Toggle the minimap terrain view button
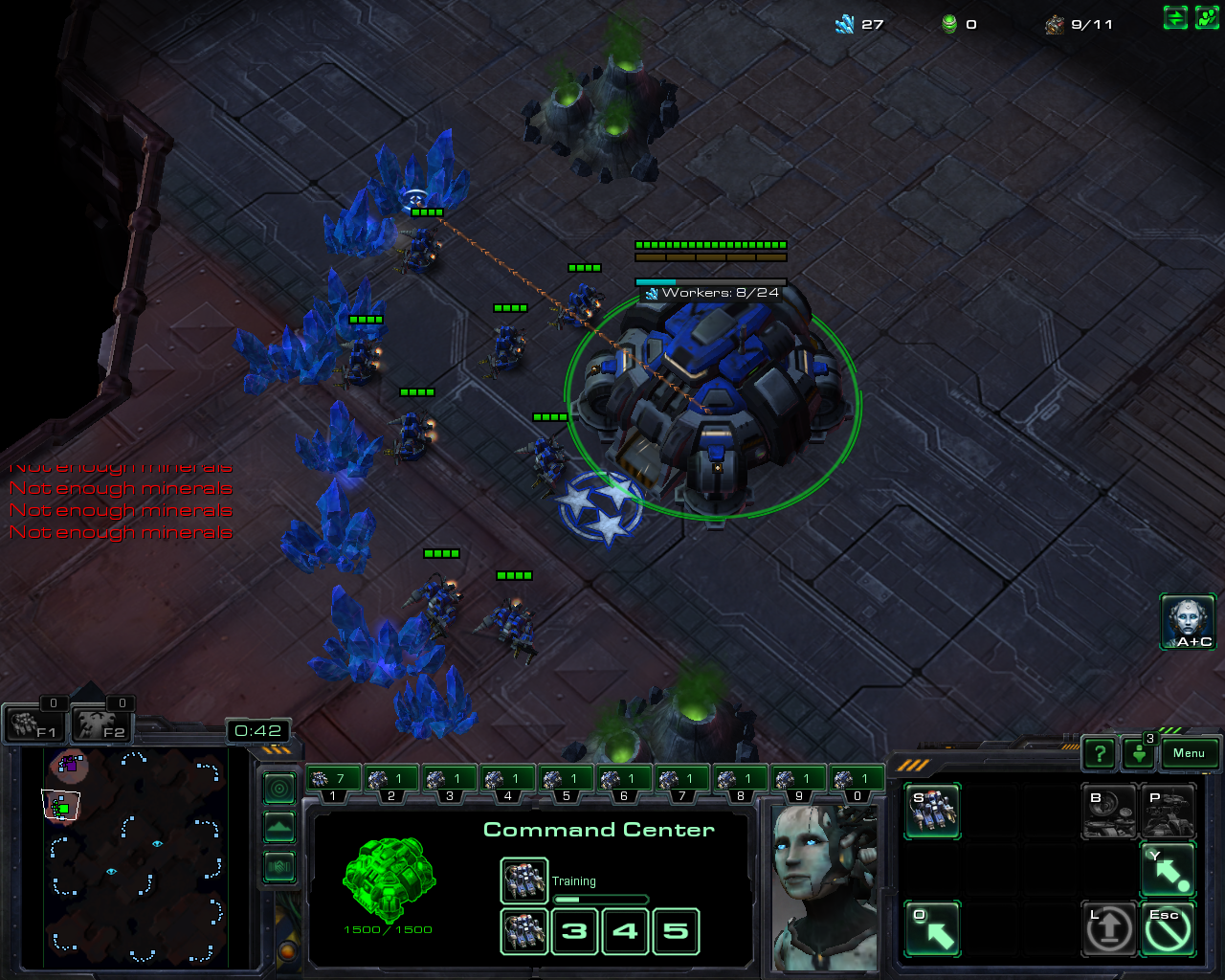The image size is (1225, 980). [279, 827]
